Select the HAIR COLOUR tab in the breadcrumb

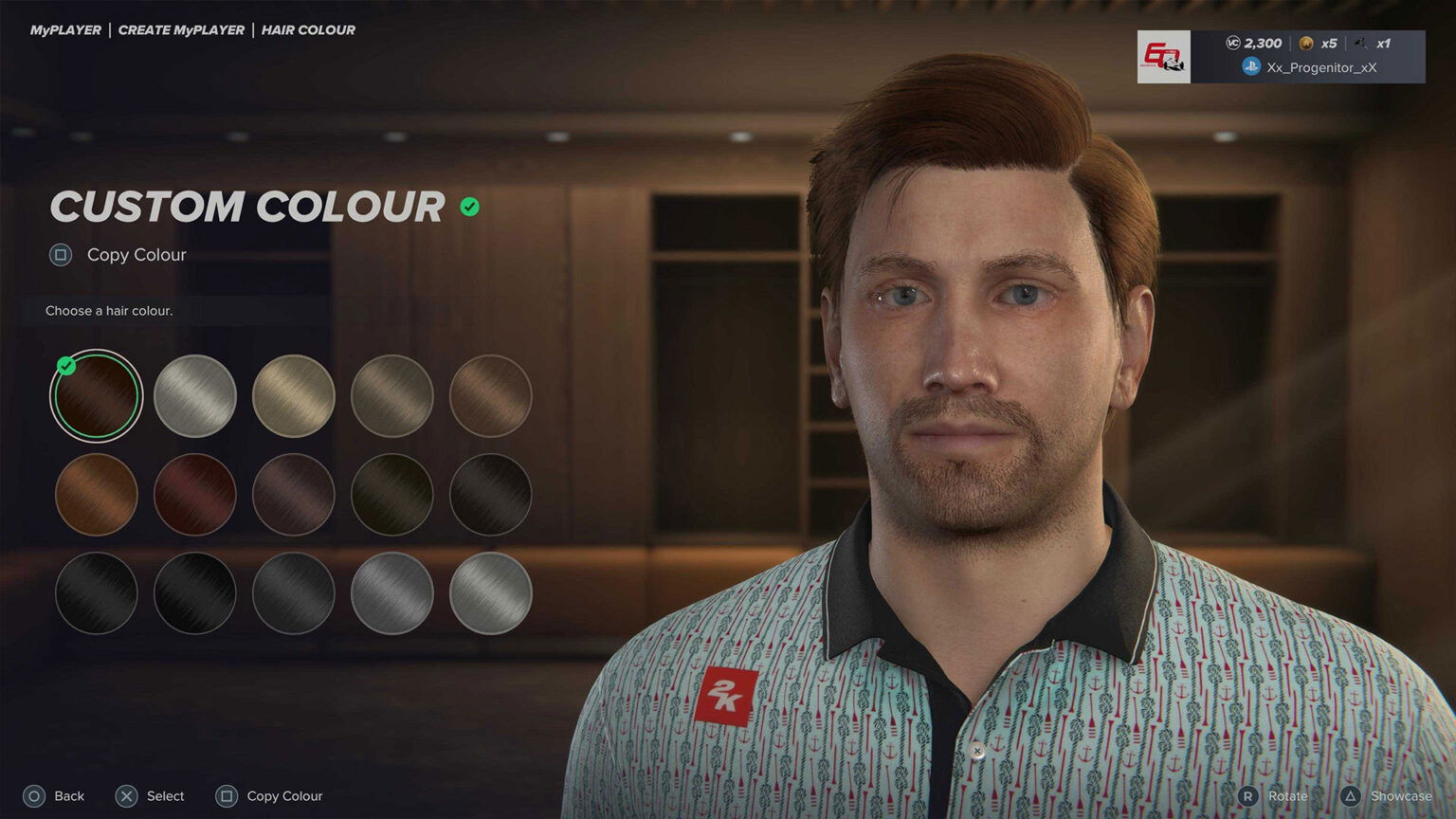coord(307,29)
